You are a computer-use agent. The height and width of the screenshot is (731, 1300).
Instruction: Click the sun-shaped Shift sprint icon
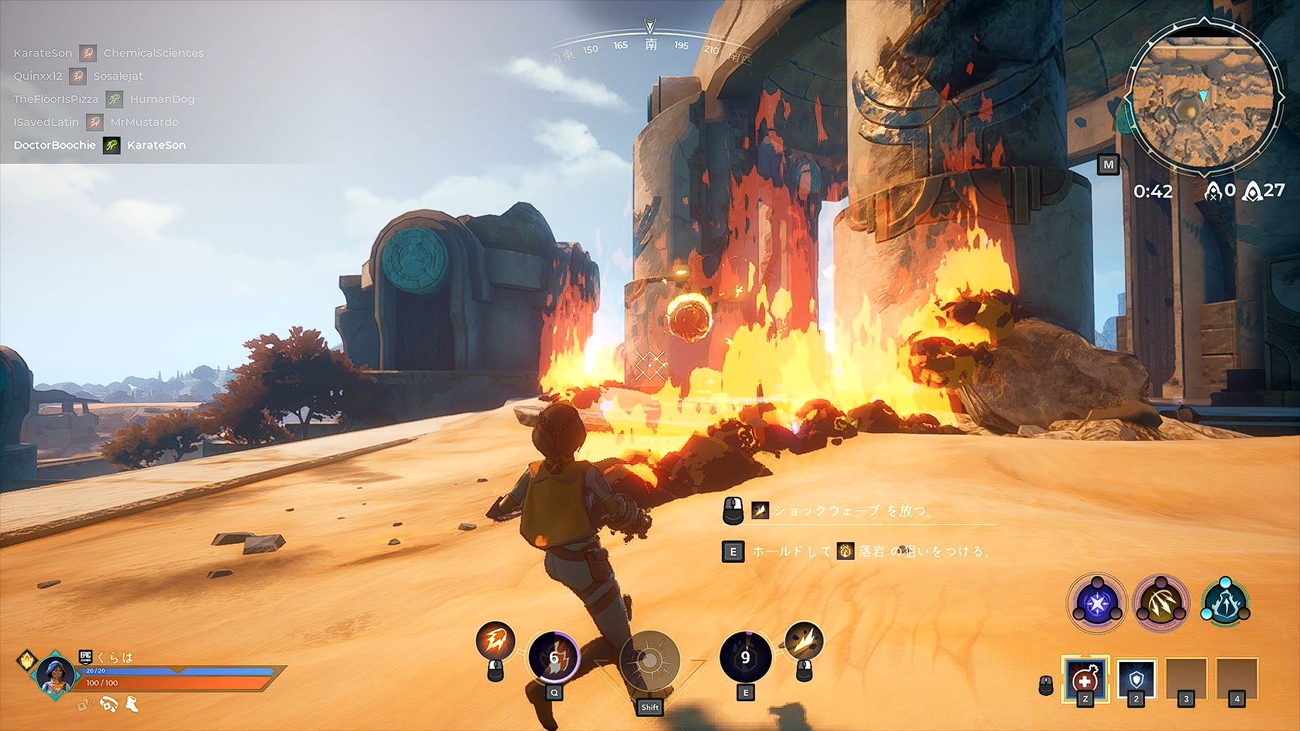pyautogui.click(x=648, y=660)
